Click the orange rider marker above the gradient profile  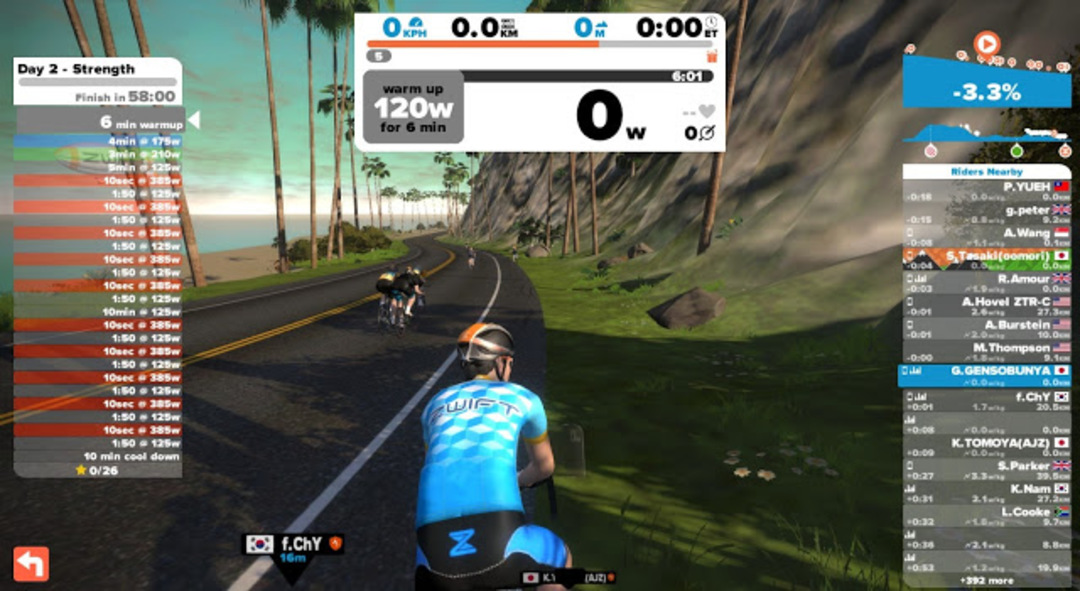pyautogui.click(x=986, y=44)
